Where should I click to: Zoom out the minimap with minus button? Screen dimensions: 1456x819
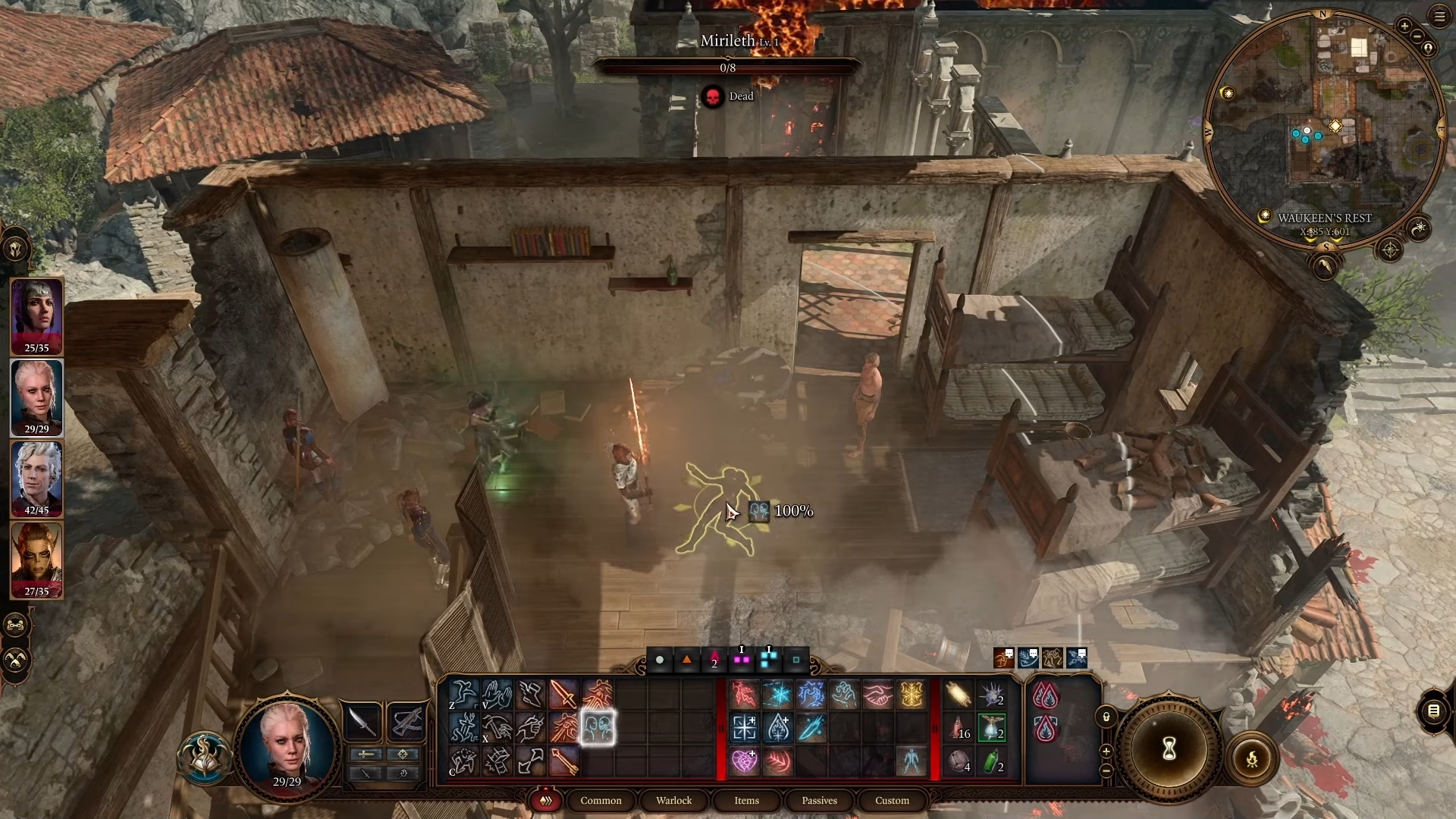(1417, 36)
